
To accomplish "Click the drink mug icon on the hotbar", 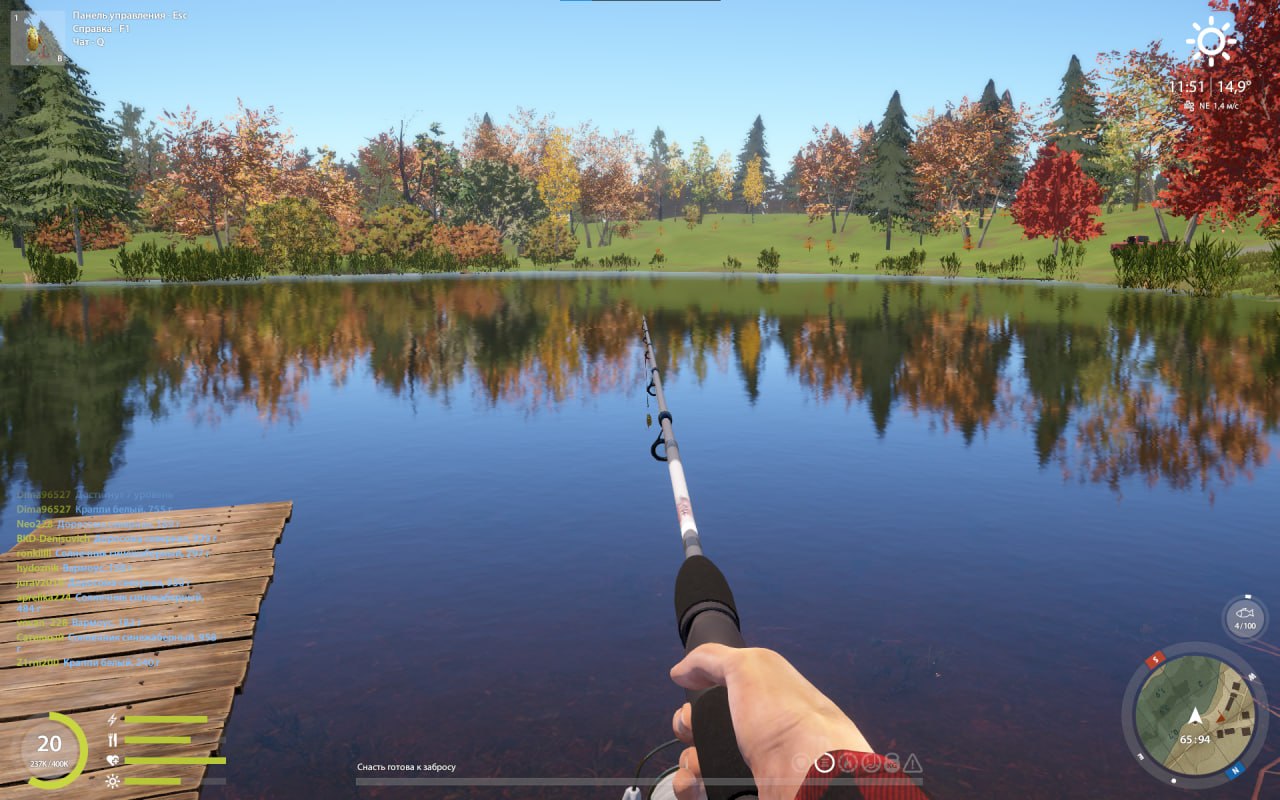I will [870, 762].
